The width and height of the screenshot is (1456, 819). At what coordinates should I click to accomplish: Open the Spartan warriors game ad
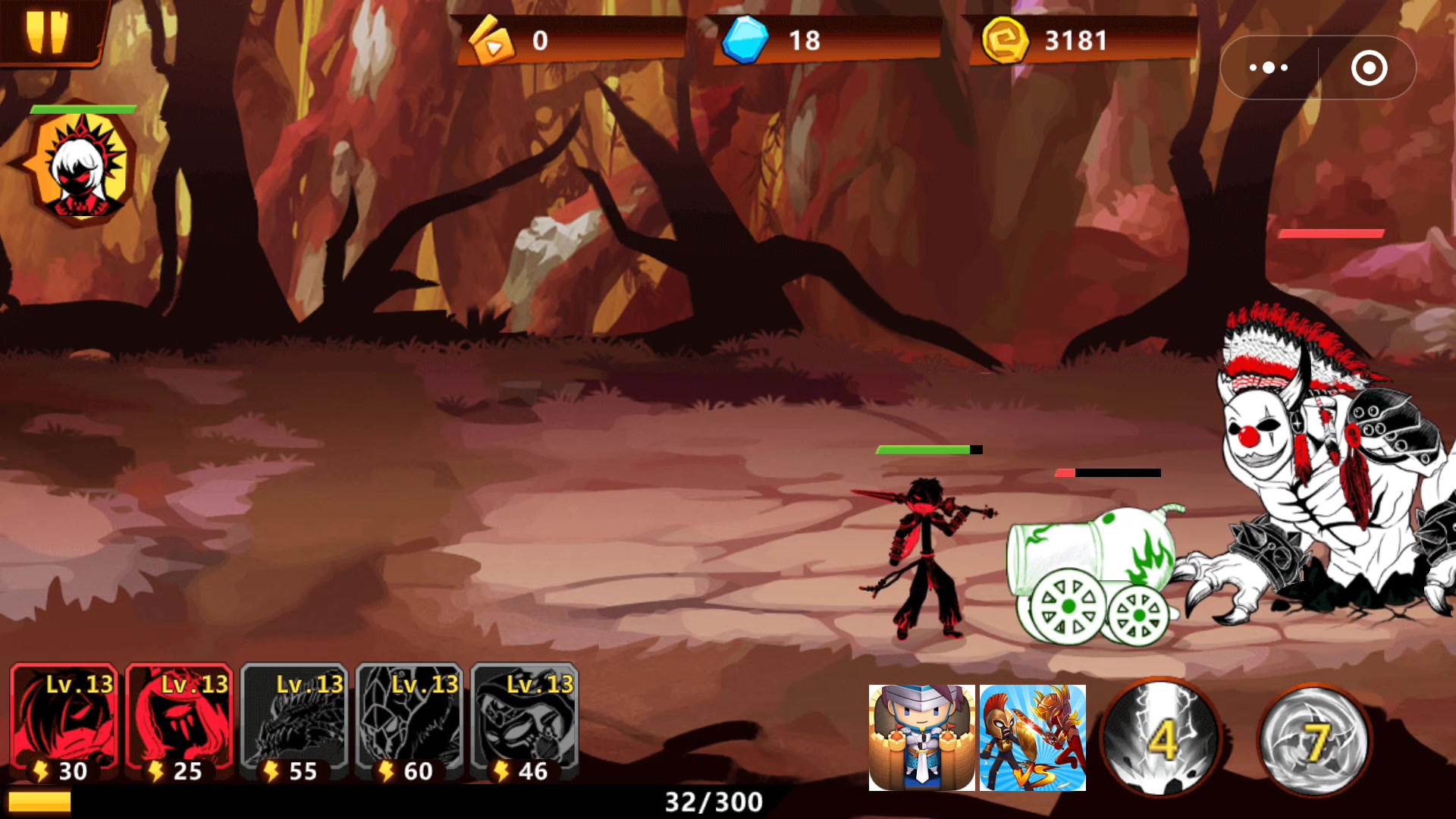click(x=1033, y=738)
